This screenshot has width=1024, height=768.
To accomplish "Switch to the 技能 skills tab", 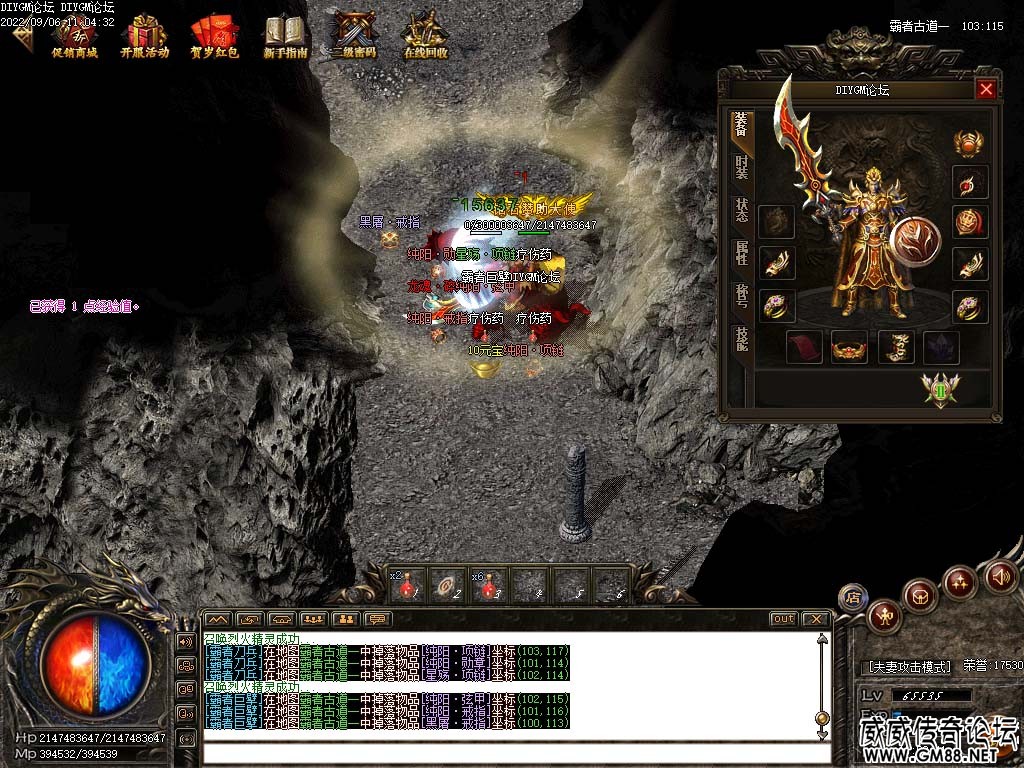I will pyautogui.click(x=741, y=339).
